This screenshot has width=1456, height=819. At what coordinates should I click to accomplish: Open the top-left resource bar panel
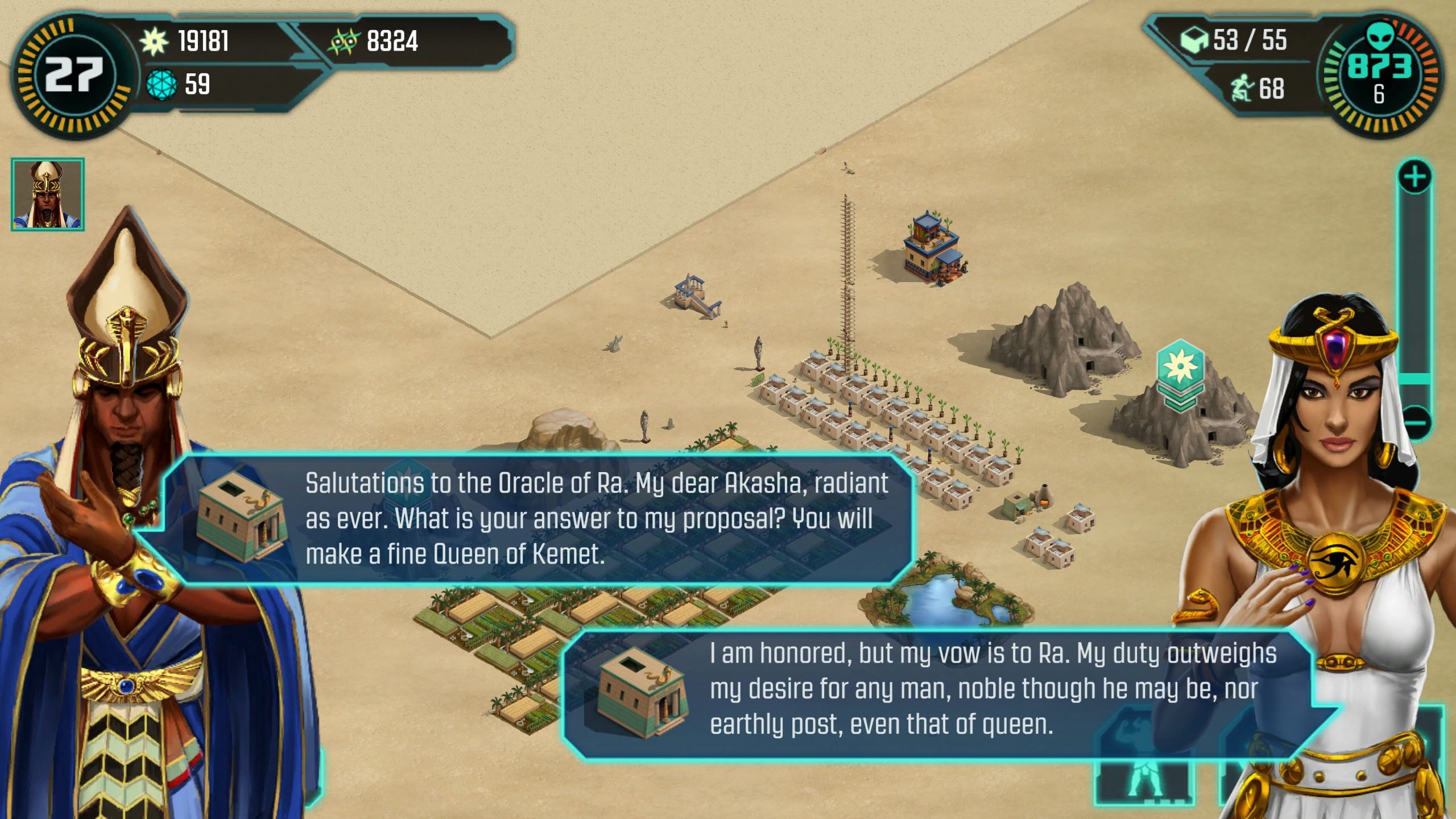click(x=256, y=63)
